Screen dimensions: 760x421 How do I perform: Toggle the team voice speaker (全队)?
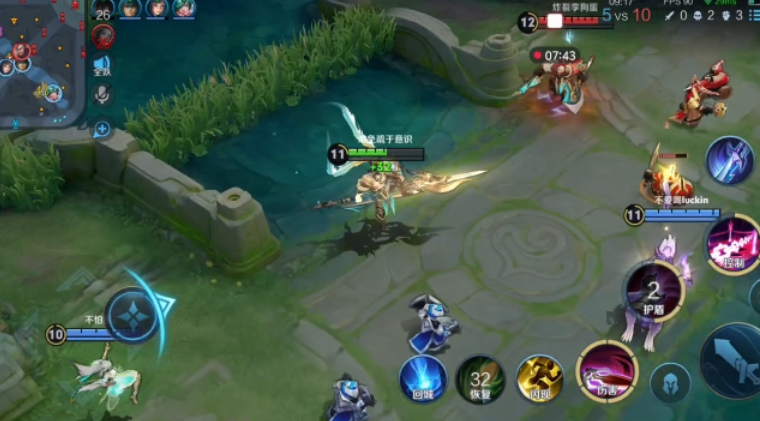click(x=102, y=66)
